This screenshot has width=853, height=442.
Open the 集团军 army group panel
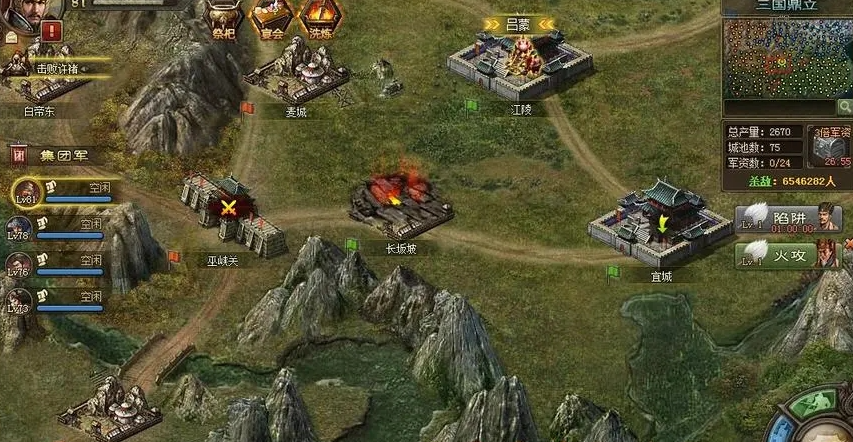[x=52, y=155]
